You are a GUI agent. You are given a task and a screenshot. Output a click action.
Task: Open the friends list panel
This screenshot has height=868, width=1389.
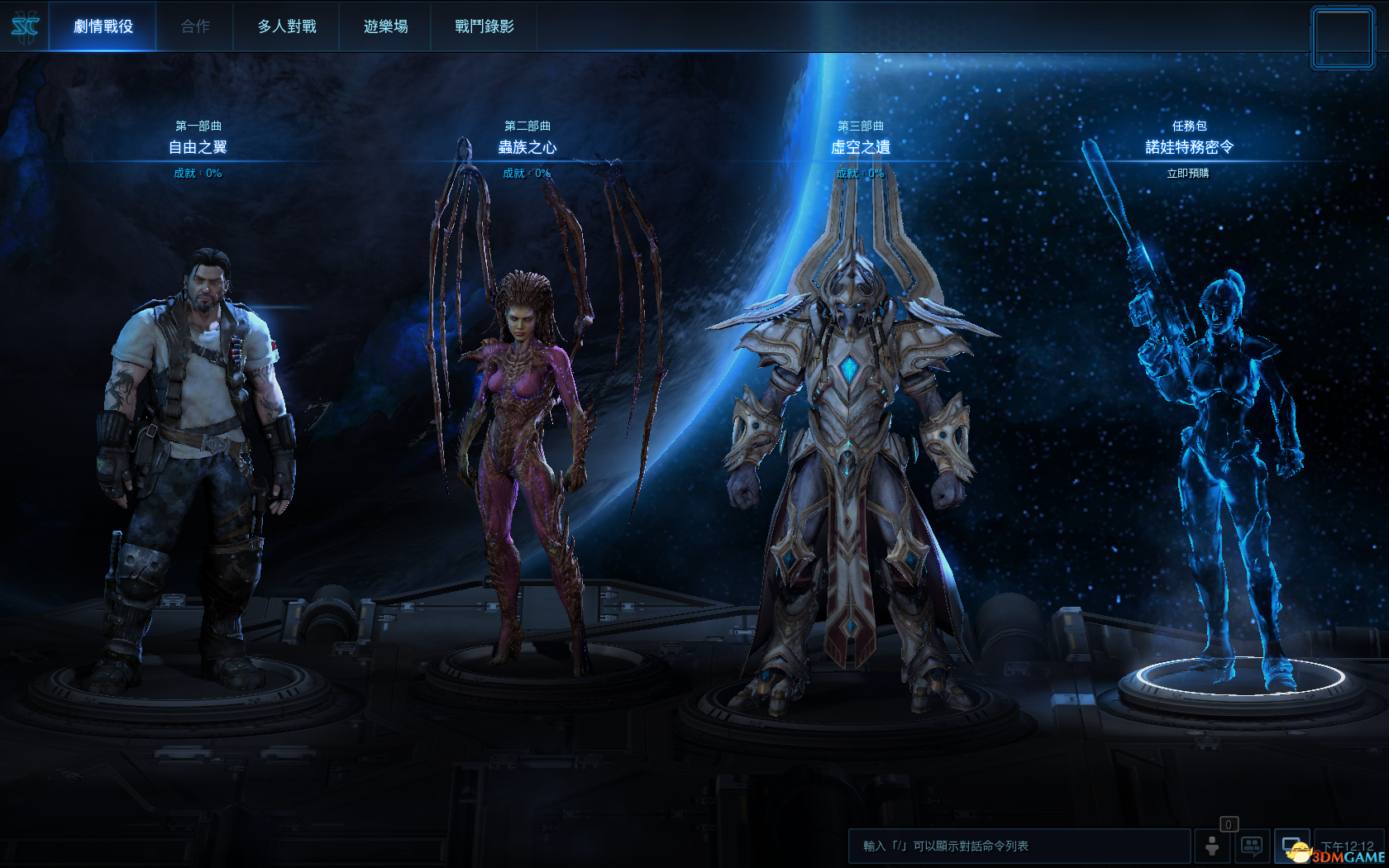pos(1213,846)
